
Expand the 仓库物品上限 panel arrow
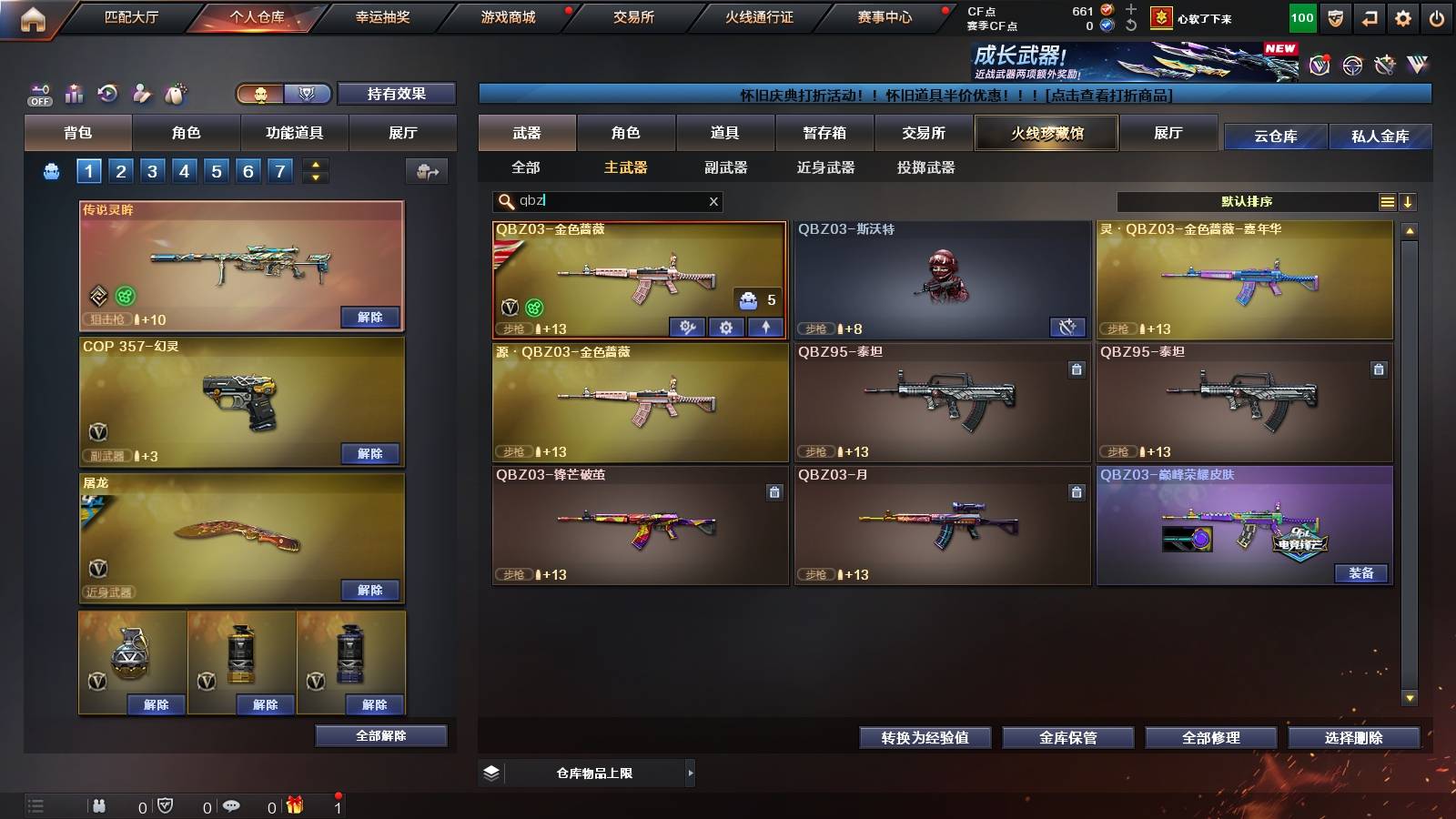691,773
